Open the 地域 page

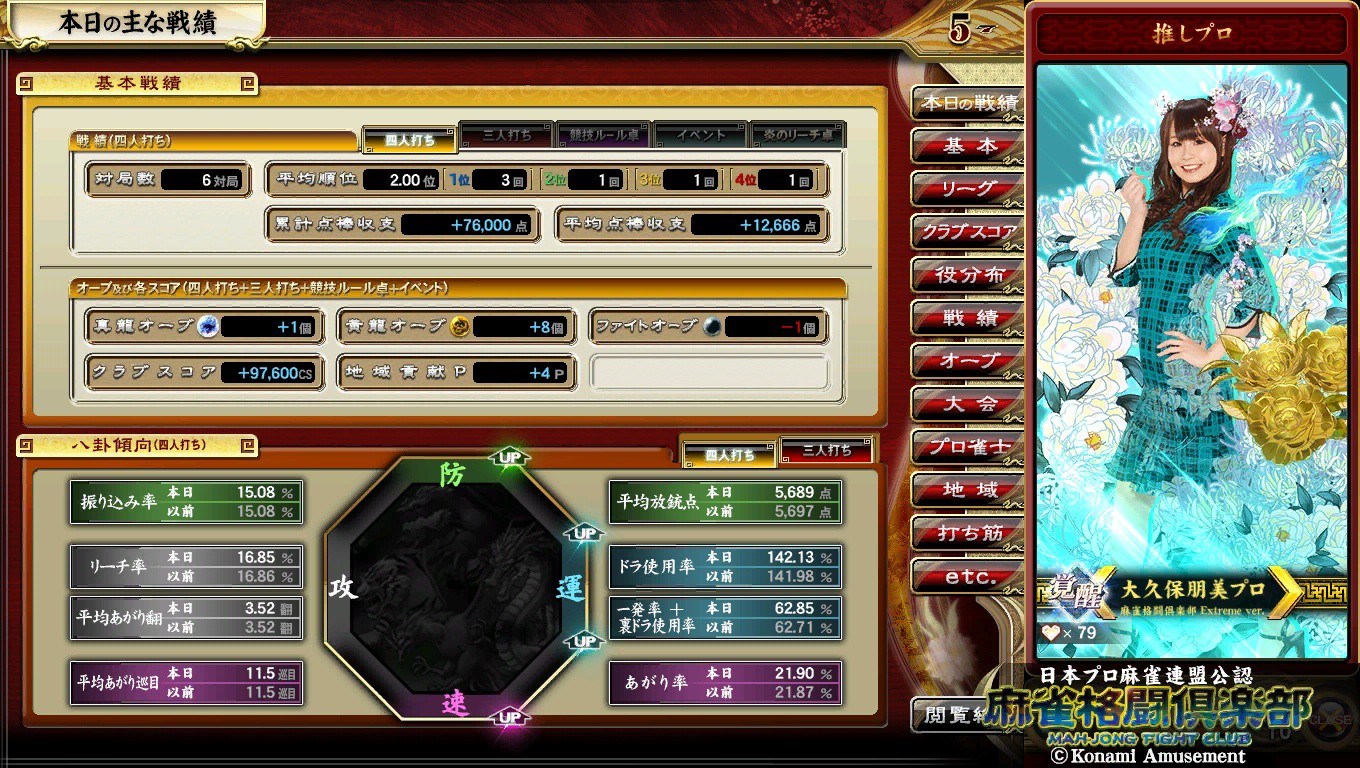pos(968,490)
